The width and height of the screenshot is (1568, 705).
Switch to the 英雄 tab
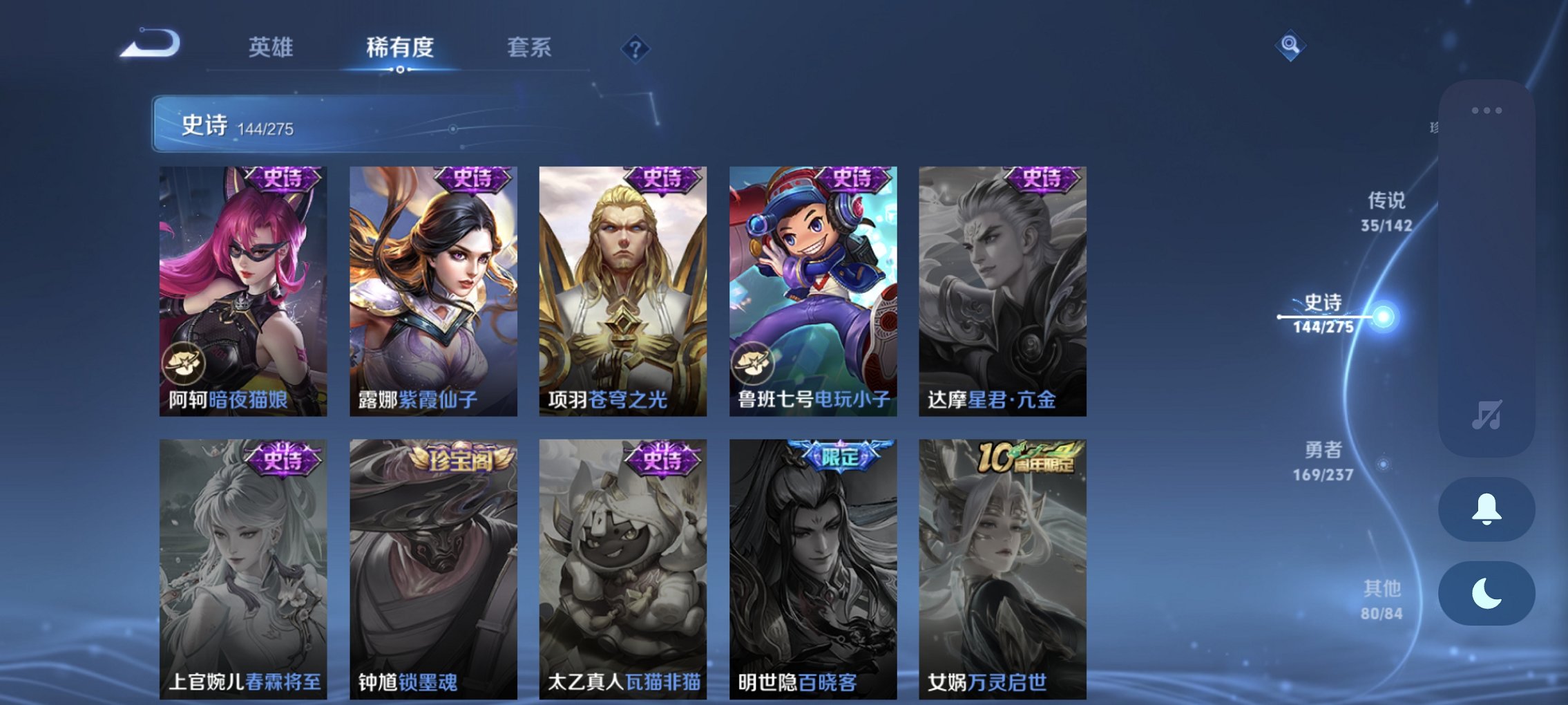(x=271, y=48)
